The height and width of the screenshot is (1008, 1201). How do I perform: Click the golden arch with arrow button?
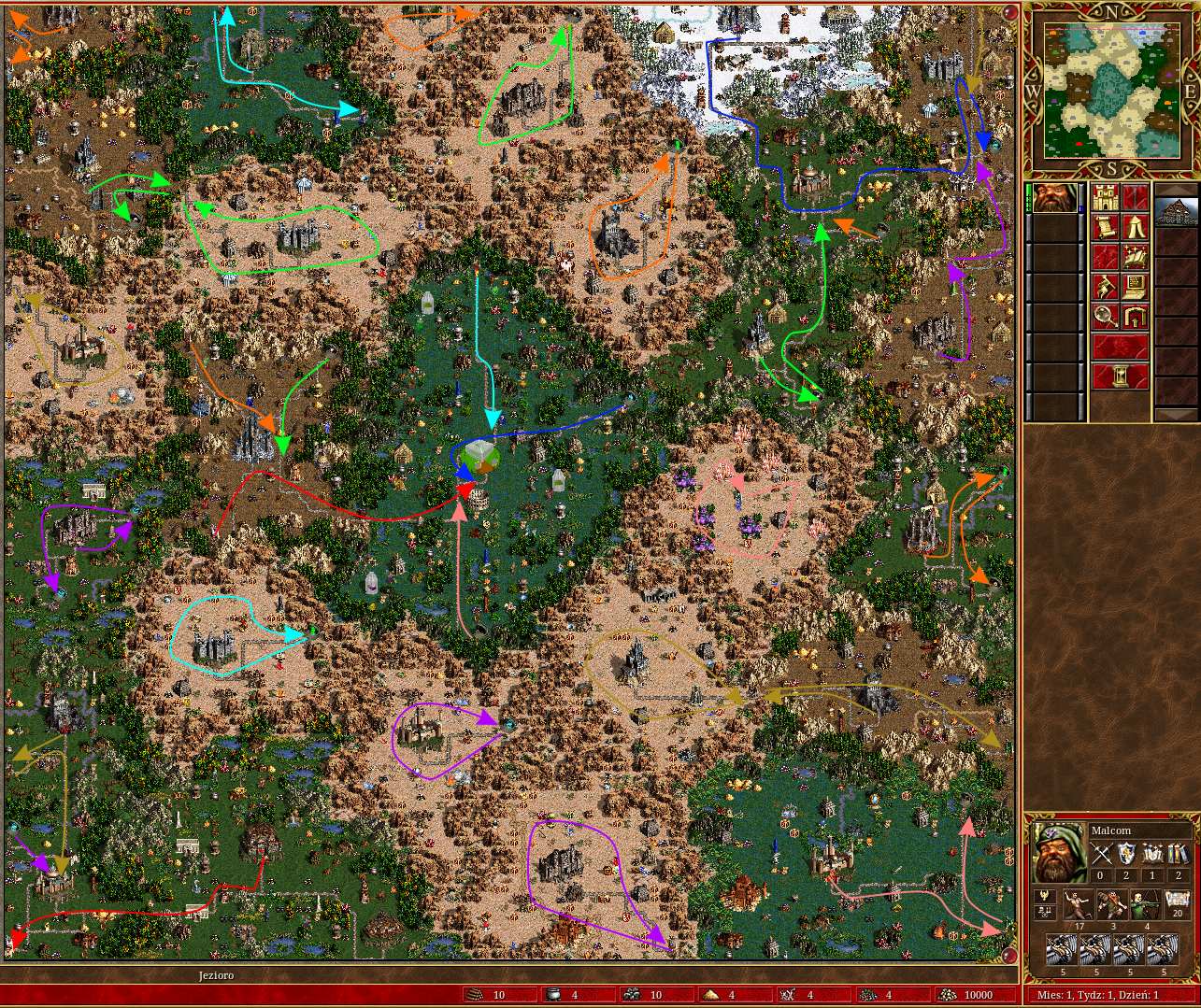point(1135,317)
